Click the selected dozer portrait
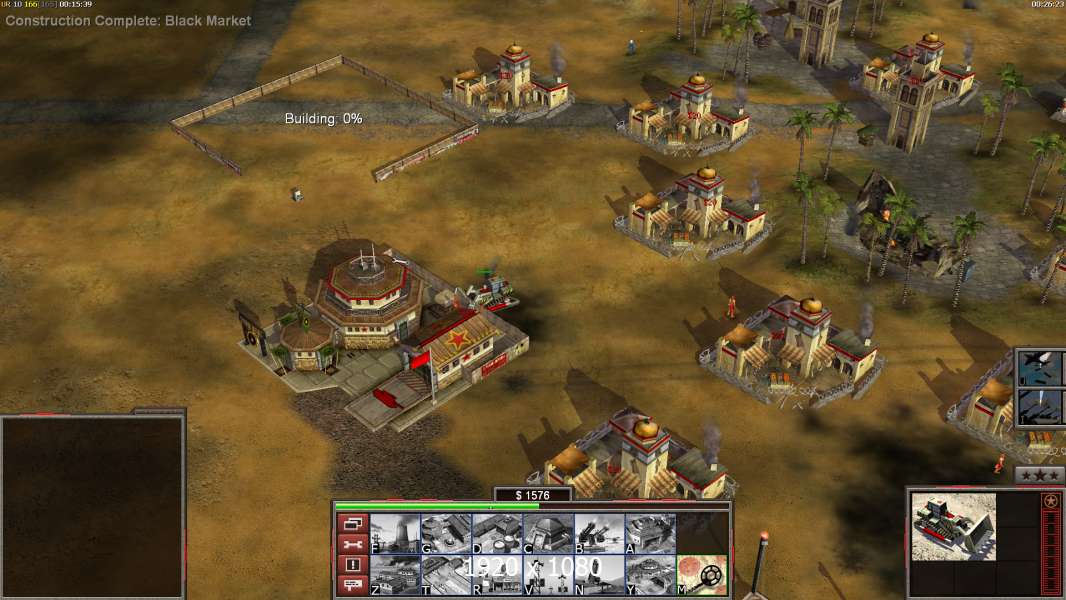 [x=953, y=526]
